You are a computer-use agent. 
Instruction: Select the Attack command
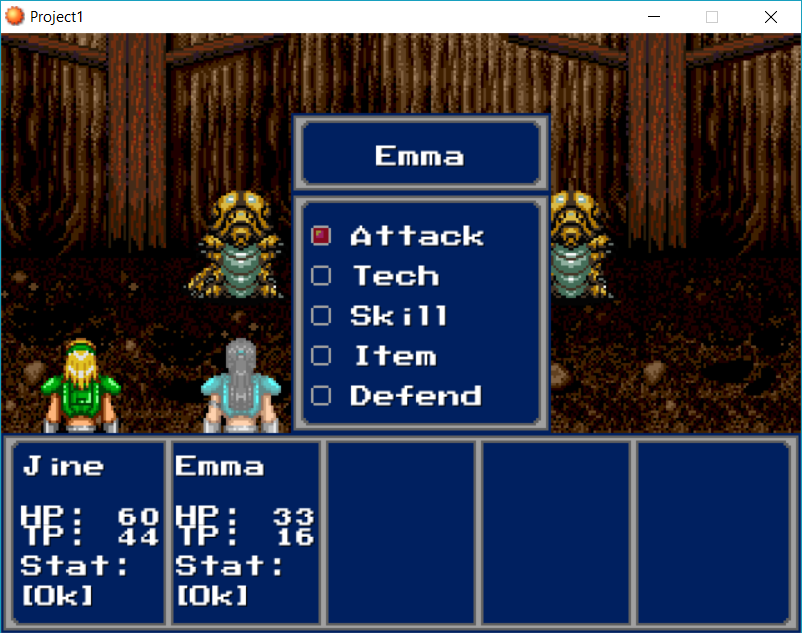coord(416,236)
